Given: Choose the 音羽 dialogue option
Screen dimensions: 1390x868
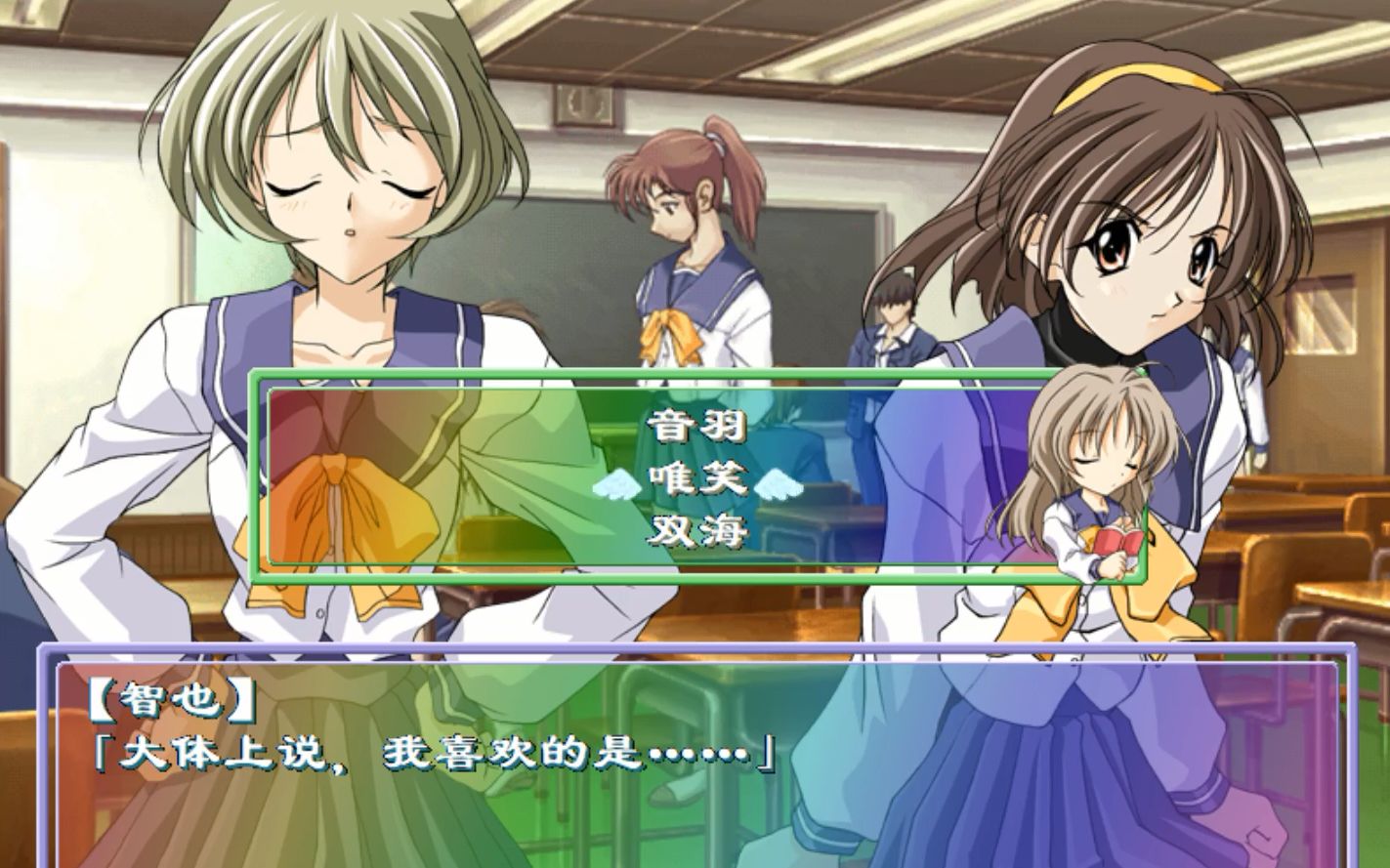Looking at the screenshot, I should click(696, 426).
